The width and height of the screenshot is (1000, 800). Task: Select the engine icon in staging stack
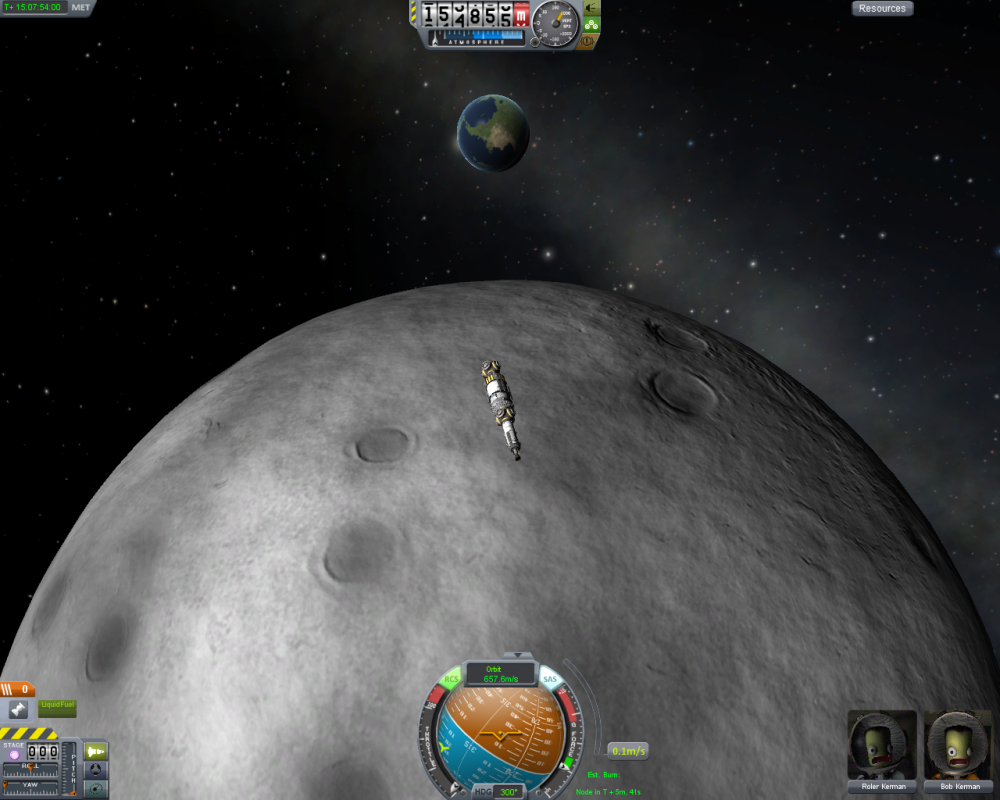coord(18,710)
